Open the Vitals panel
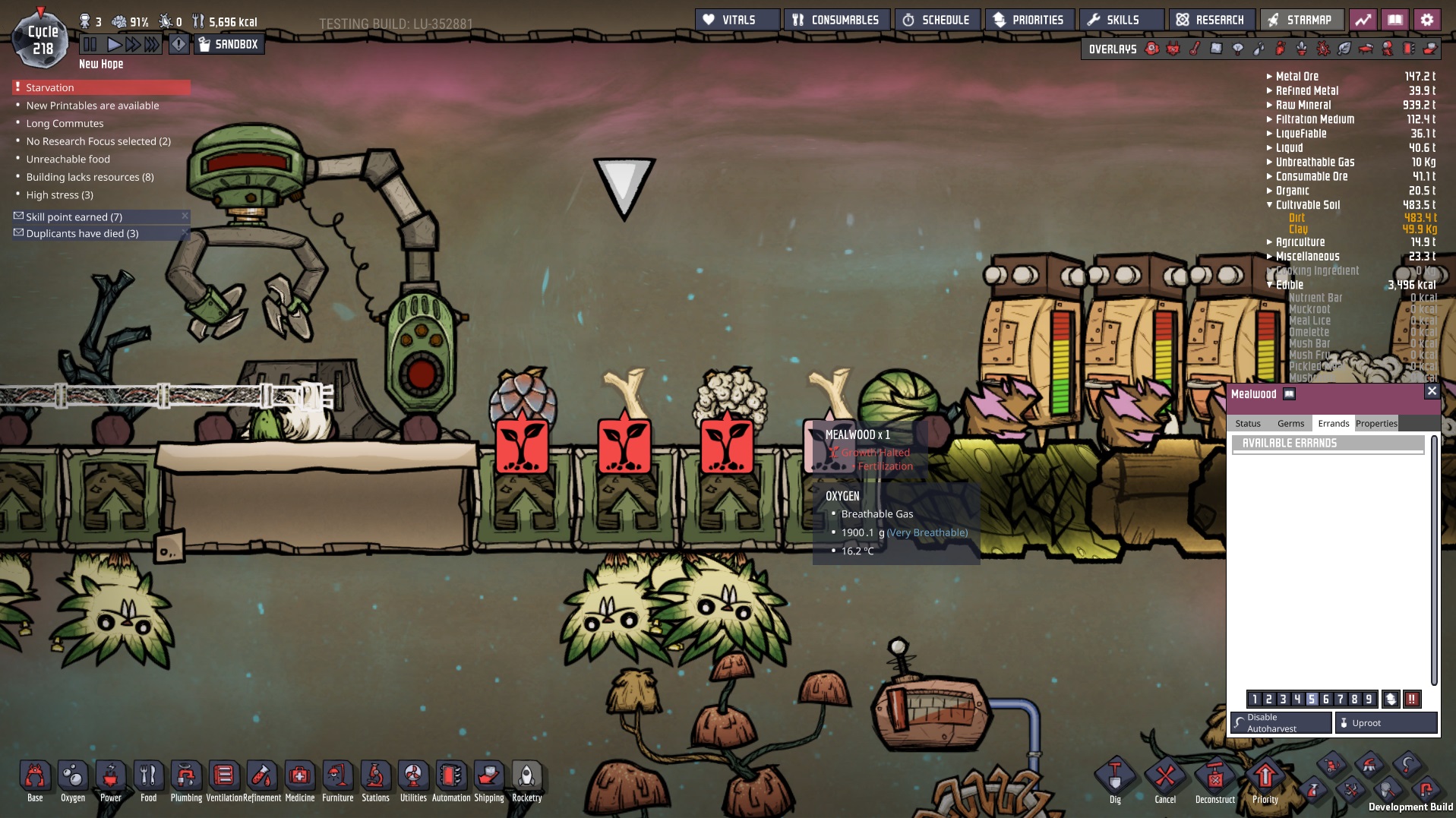Image resolution: width=1456 pixels, height=818 pixels. 736,20
